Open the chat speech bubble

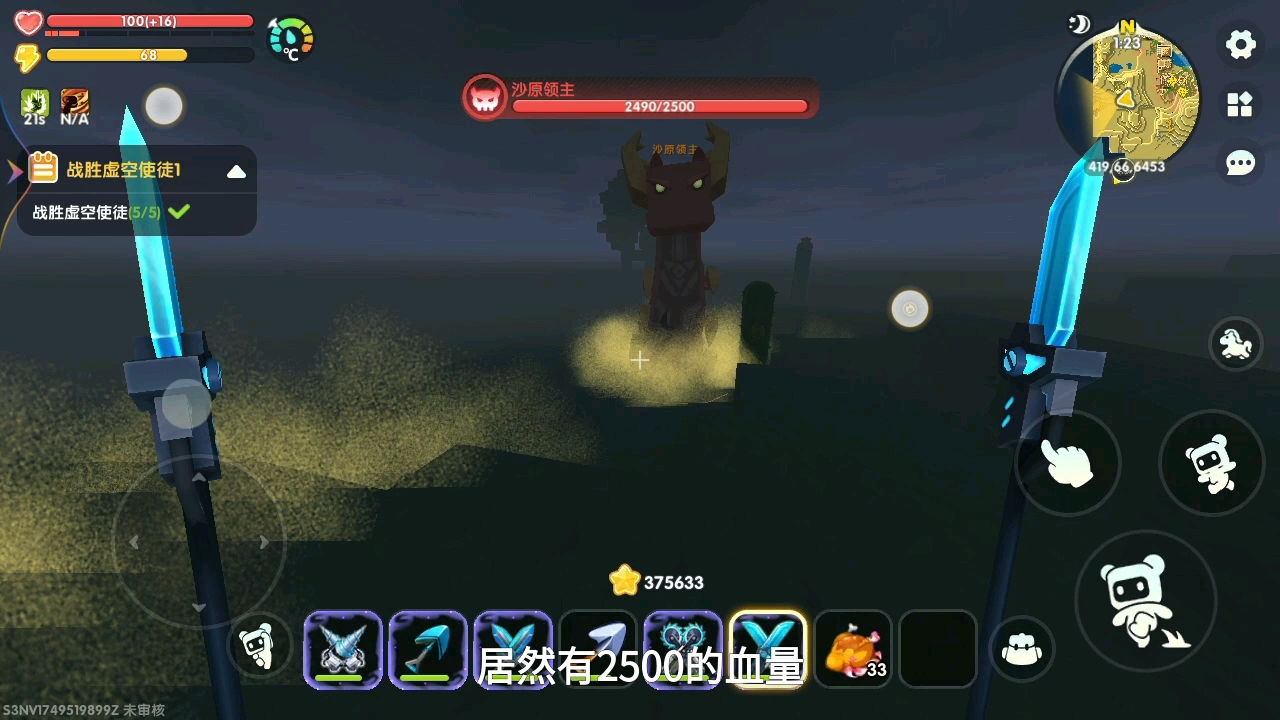1240,163
